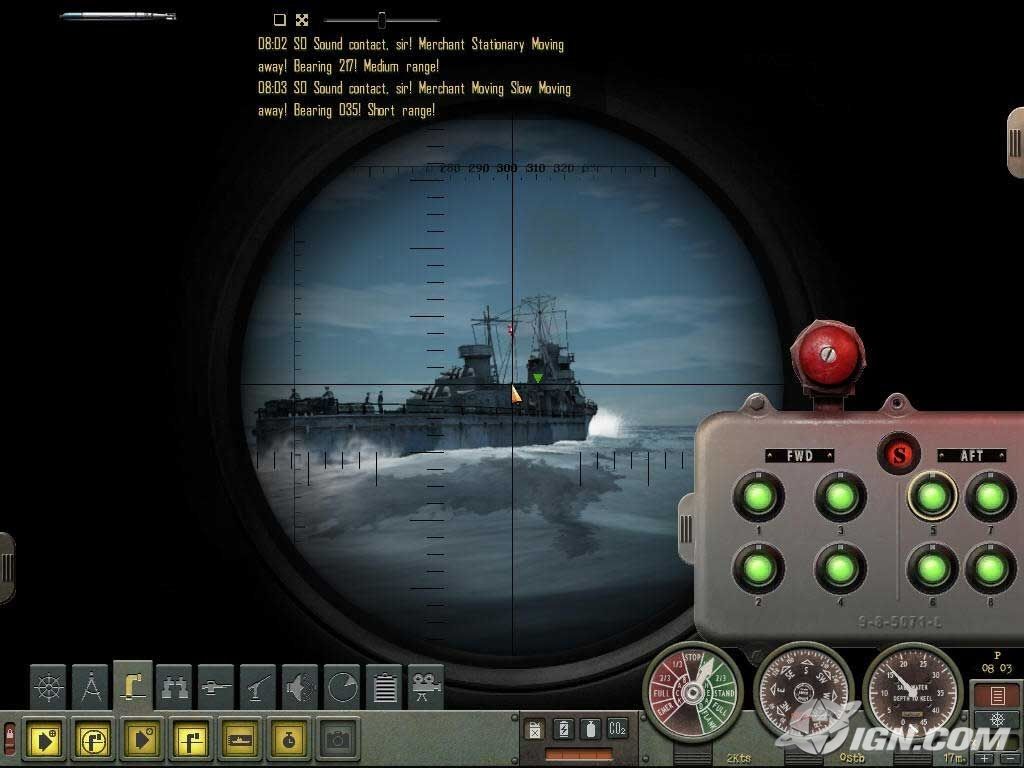Open the navigation map compass tab

tap(91, 688)
